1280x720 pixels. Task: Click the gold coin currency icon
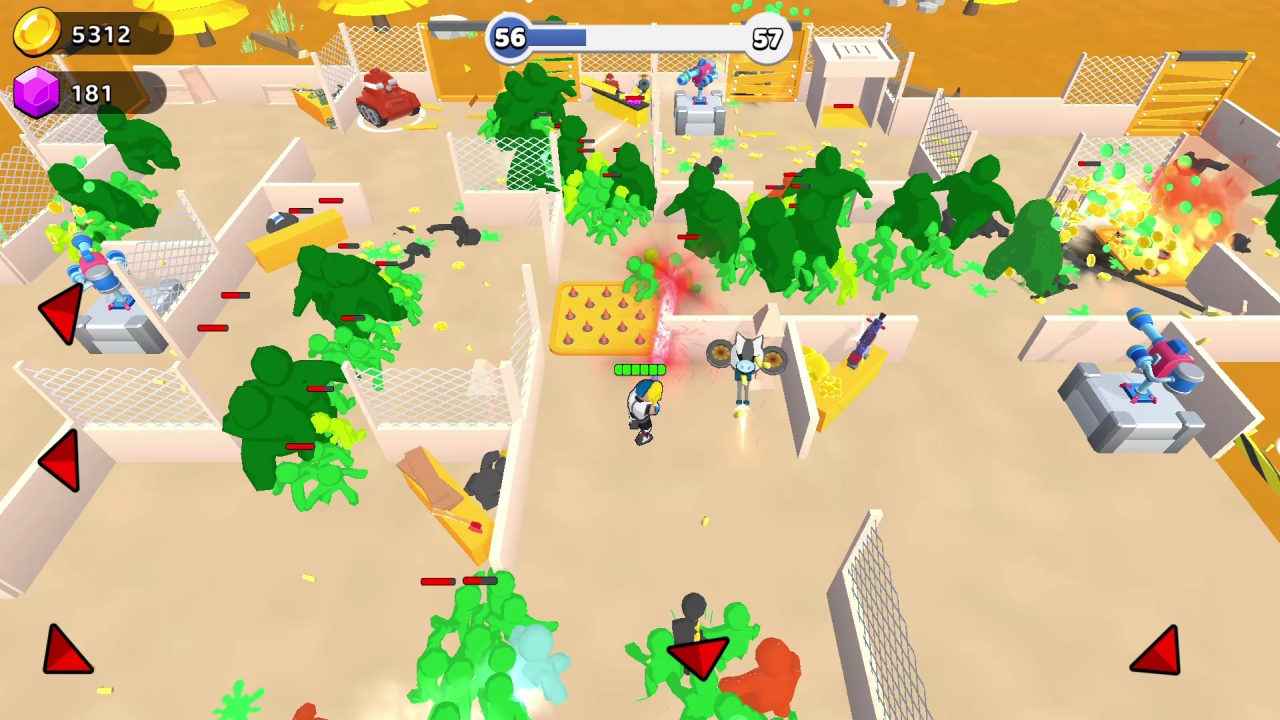tap(36, 33)
